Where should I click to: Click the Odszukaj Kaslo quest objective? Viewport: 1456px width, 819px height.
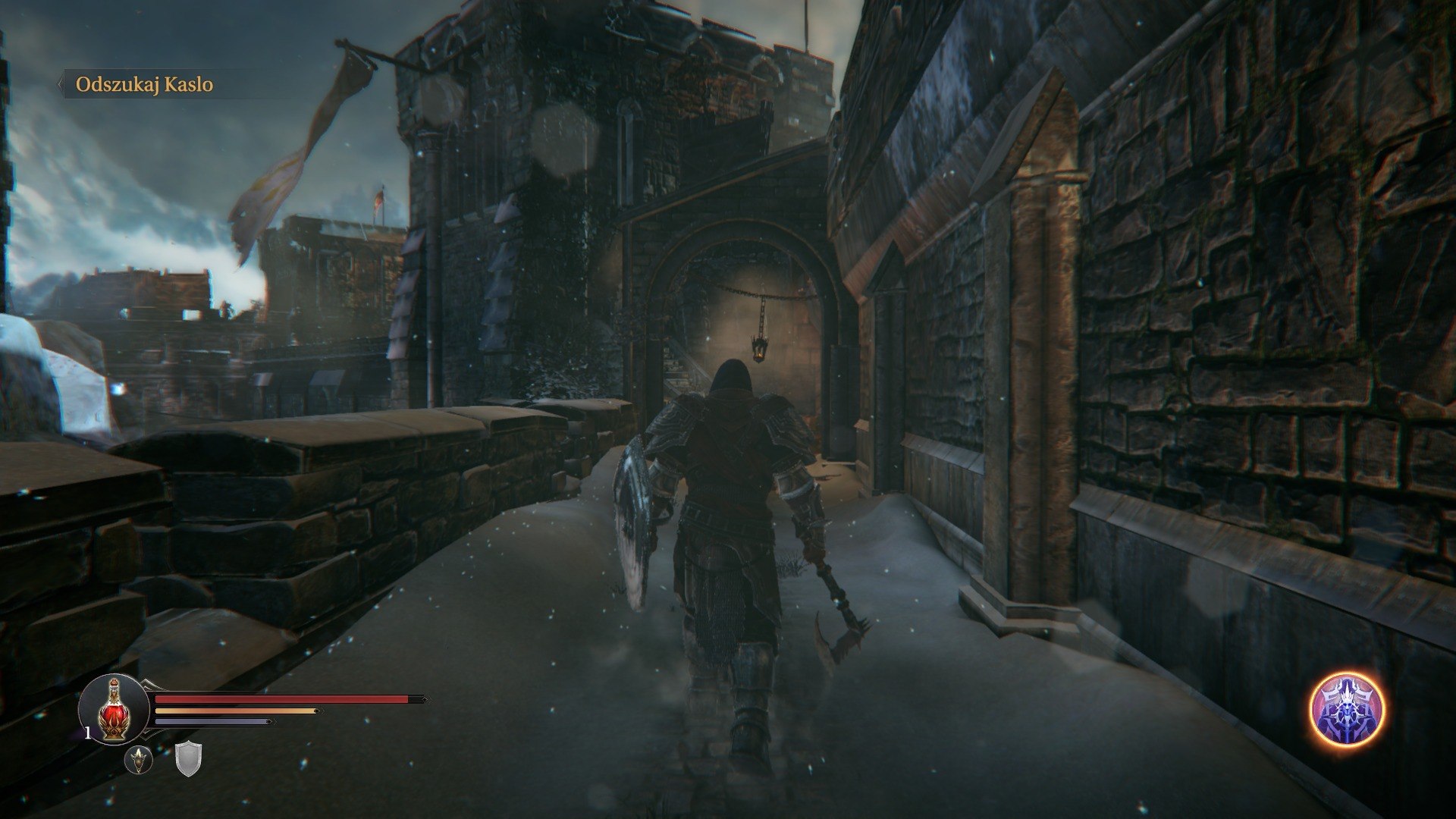[144, 85]
